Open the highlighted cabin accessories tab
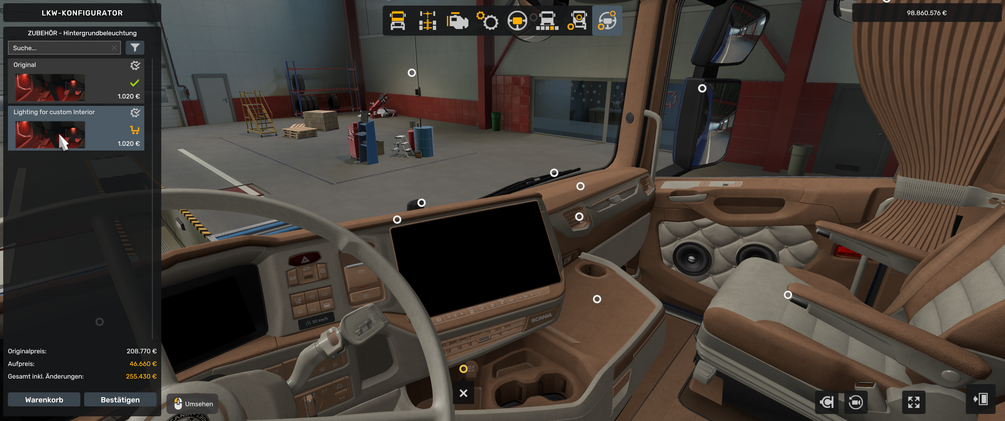This screenshot has height=421, width=1005. click(x=606, y=20)
